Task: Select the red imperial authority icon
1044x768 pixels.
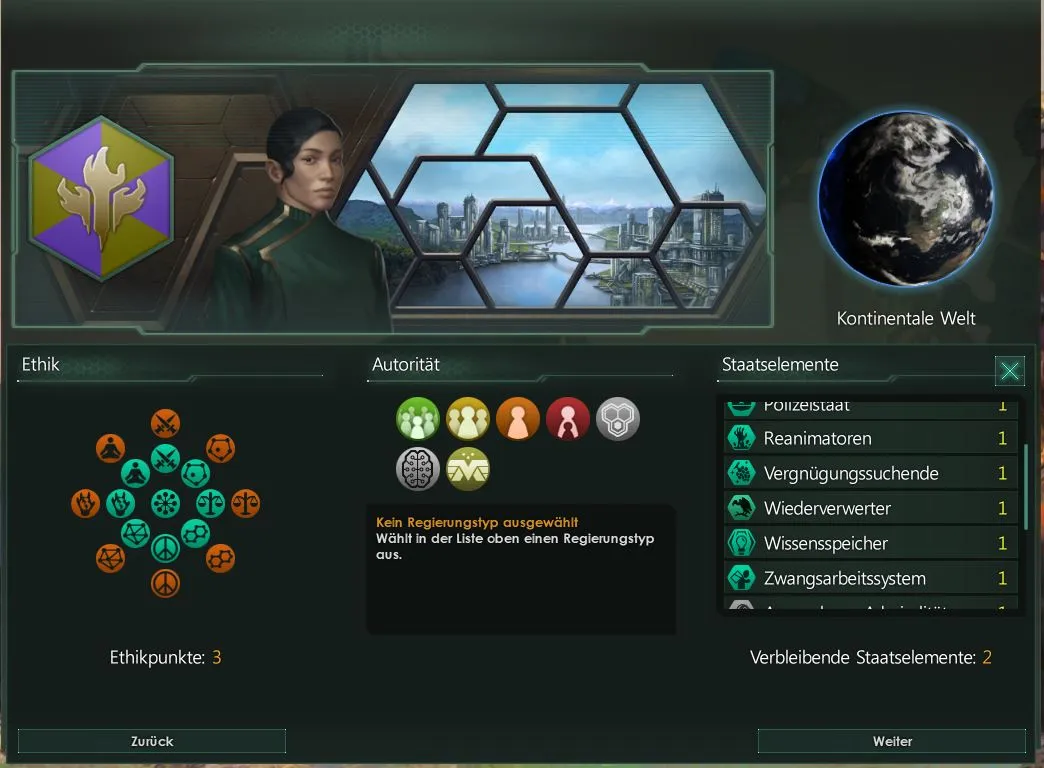Action: click(x=568, y=419)
